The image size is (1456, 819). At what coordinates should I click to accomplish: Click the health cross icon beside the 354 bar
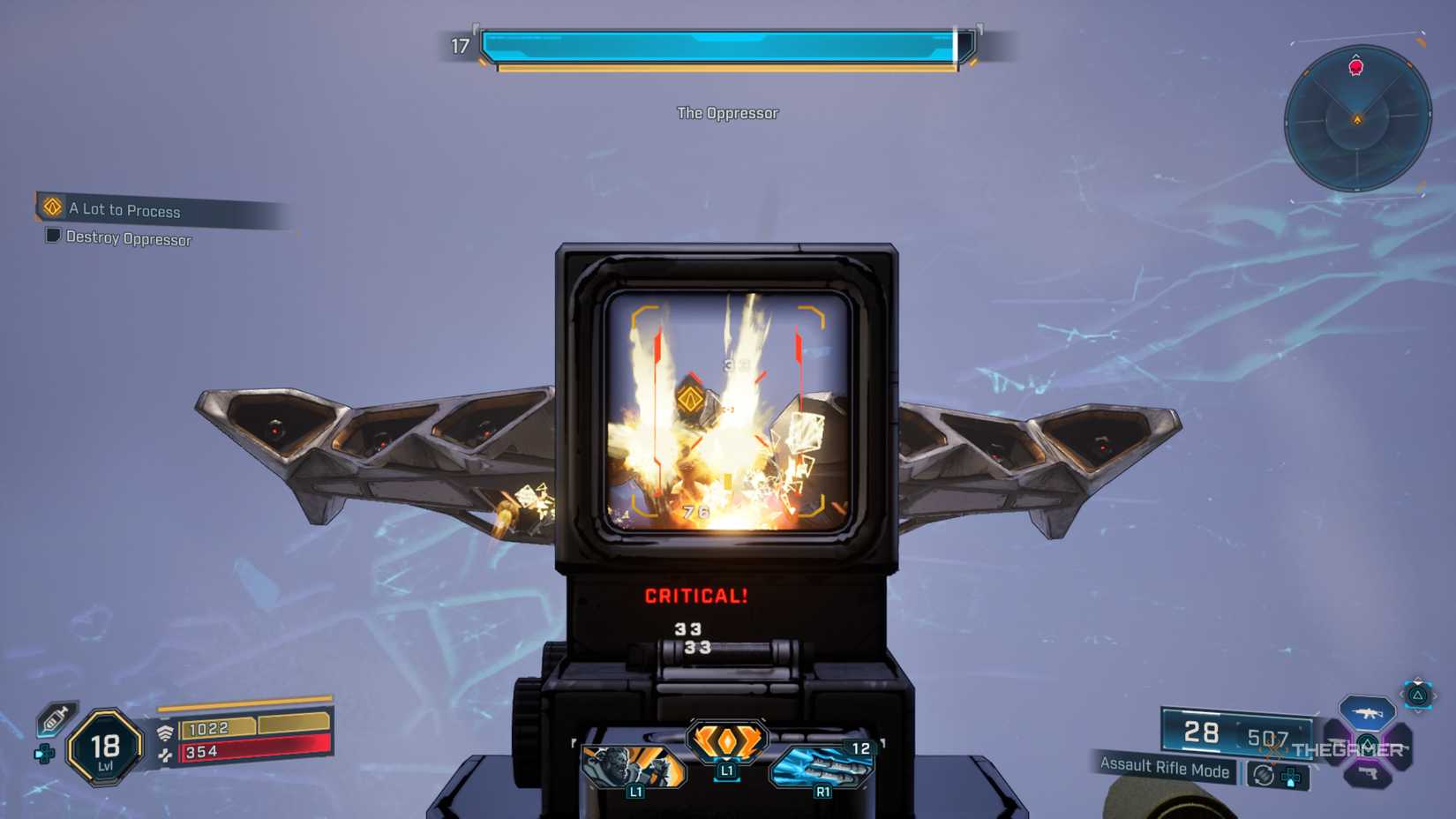click(x=165, y=755)
